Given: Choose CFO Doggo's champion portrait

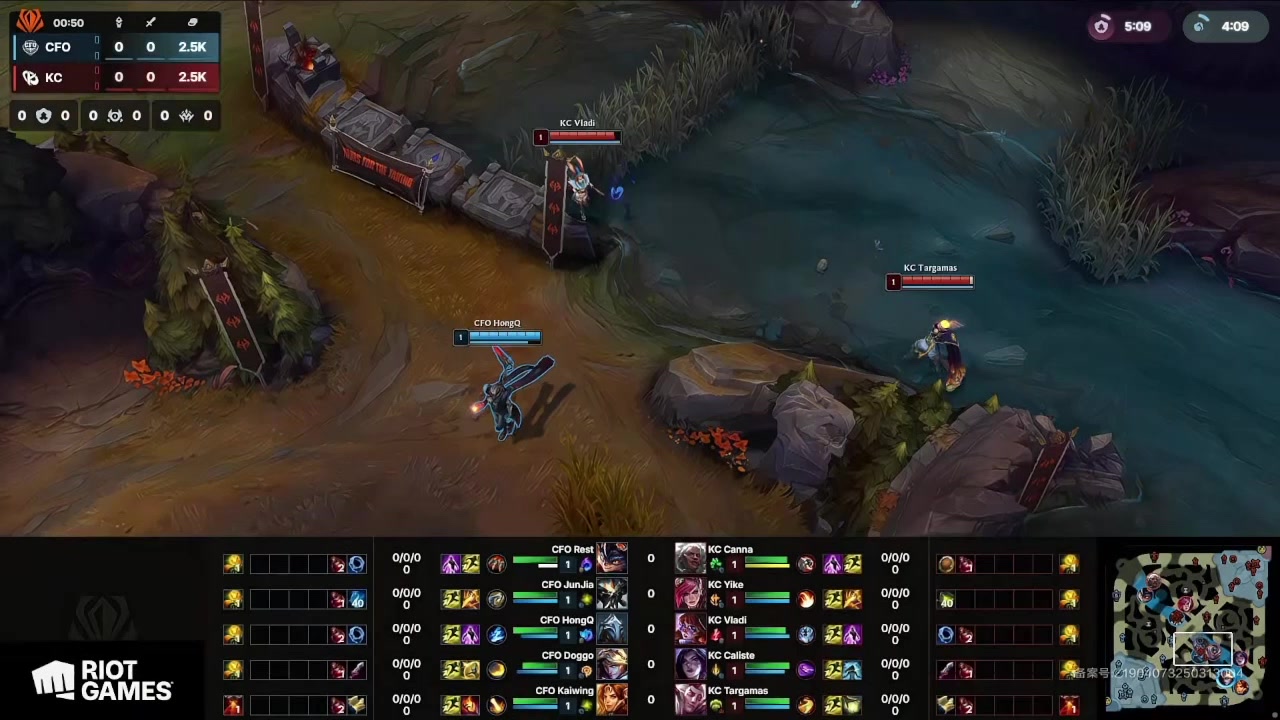Looking at the screenshot, I should 612,664.
